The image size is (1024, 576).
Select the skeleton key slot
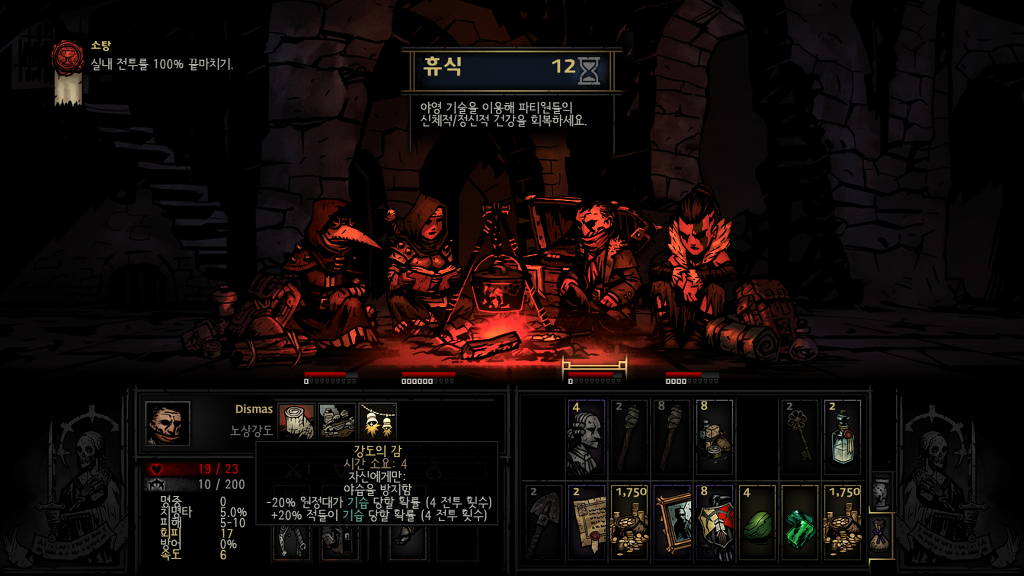coord(801,438)
